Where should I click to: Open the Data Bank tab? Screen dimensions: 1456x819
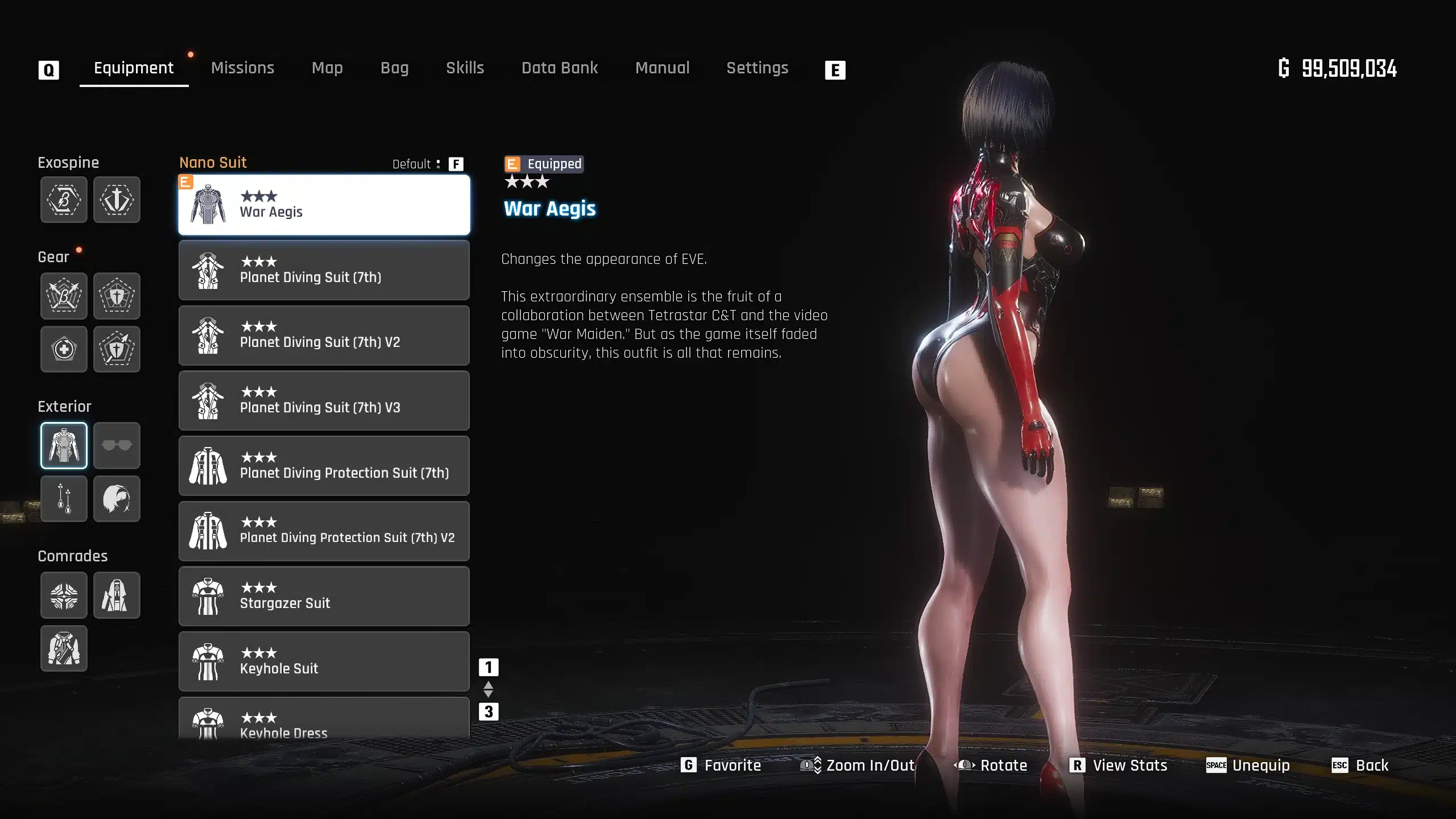[x=560, y=68]
